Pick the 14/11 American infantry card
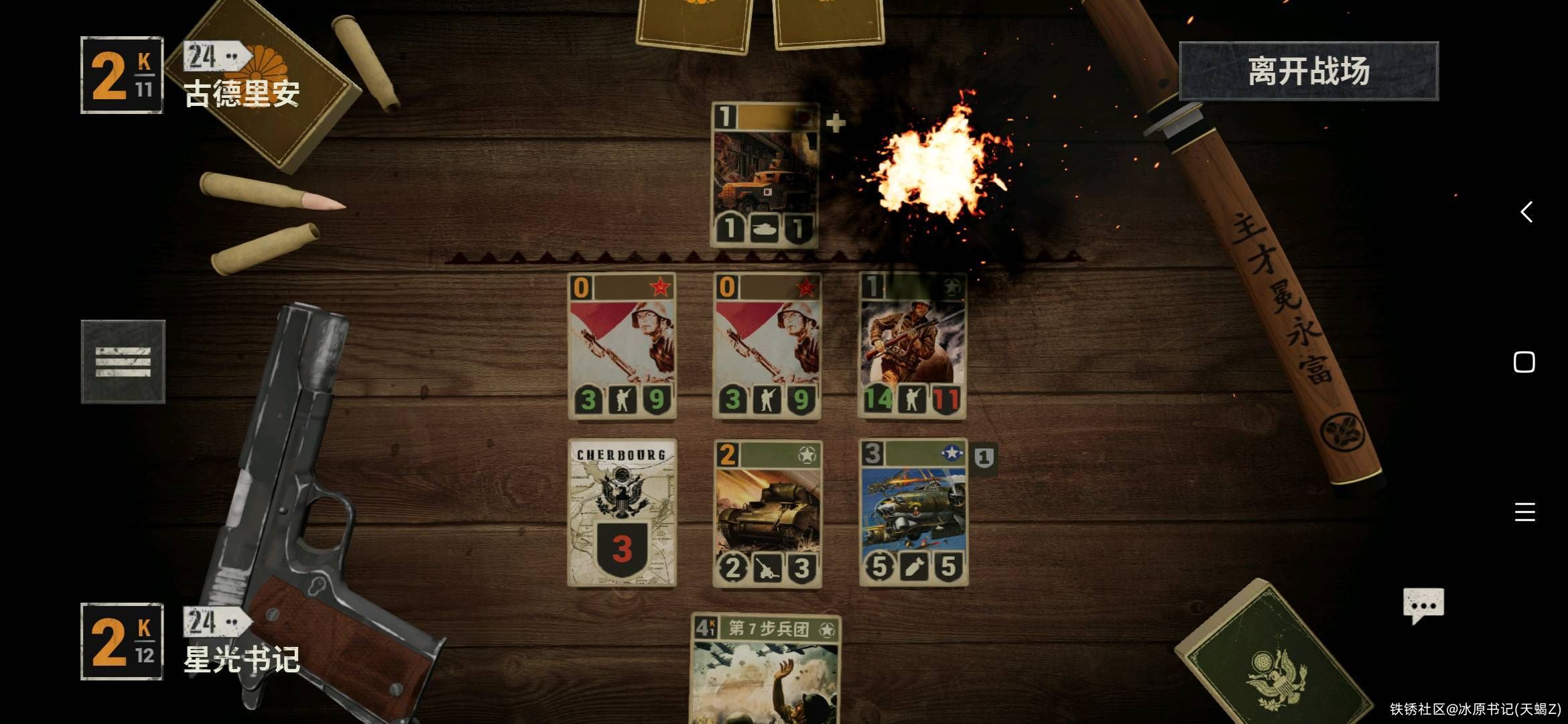This screenshot has width=1568, height=724. point(912,346)
